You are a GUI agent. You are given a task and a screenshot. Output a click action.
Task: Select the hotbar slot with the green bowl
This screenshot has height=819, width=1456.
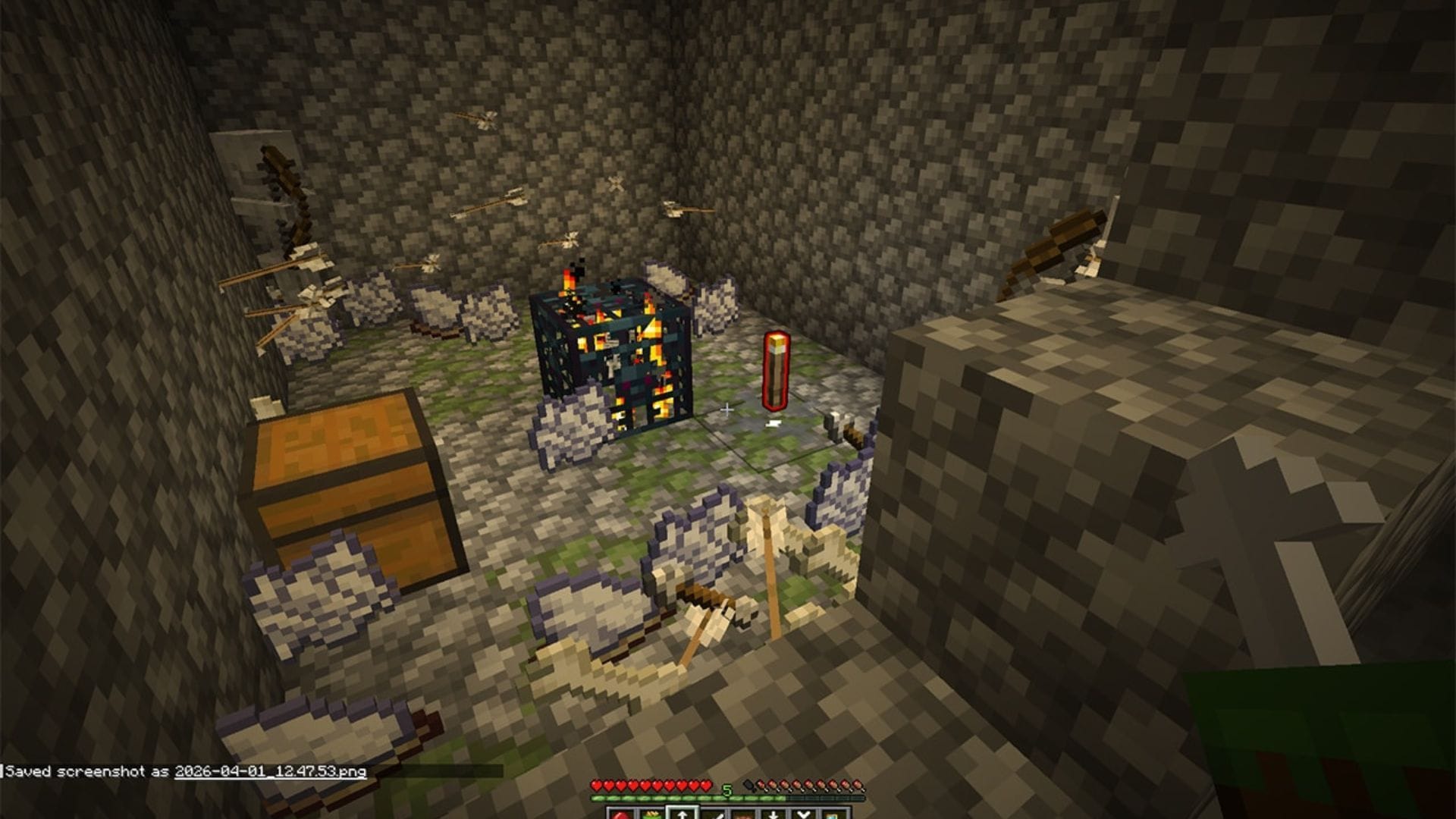click(651, 814)
